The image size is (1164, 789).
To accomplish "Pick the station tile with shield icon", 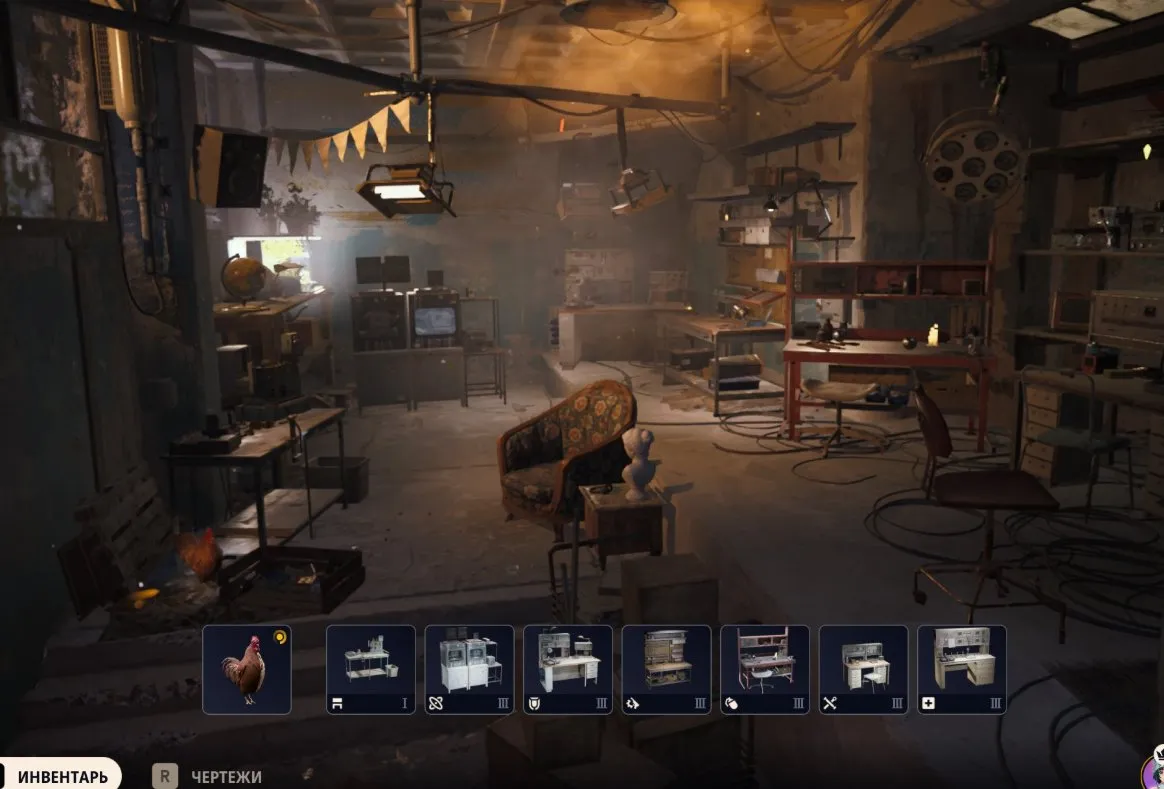I will pyautogui.click(x=567, y=669).
